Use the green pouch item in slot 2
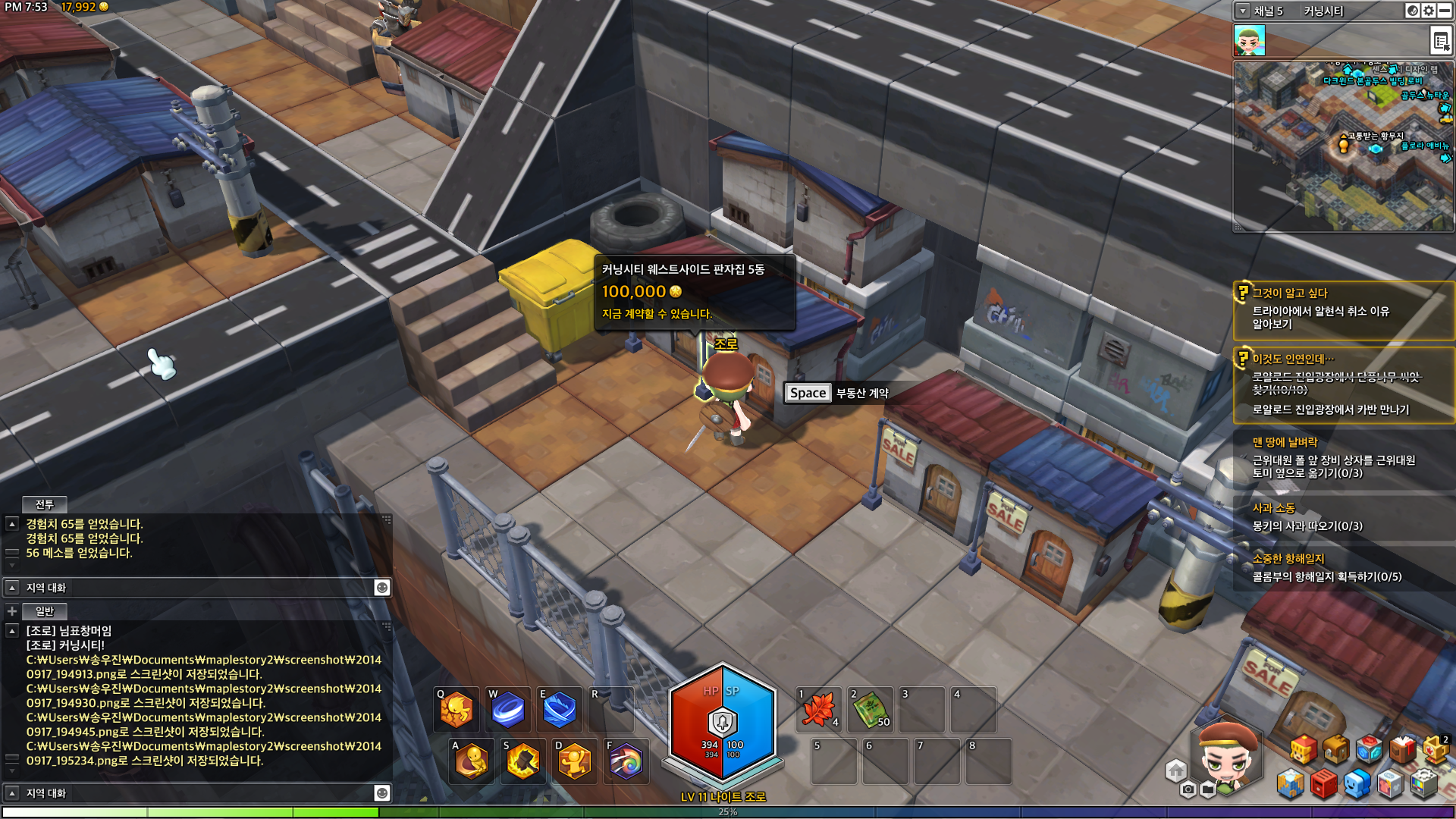The width and height of the screenshot is (1456, 819). pos(871,710)
